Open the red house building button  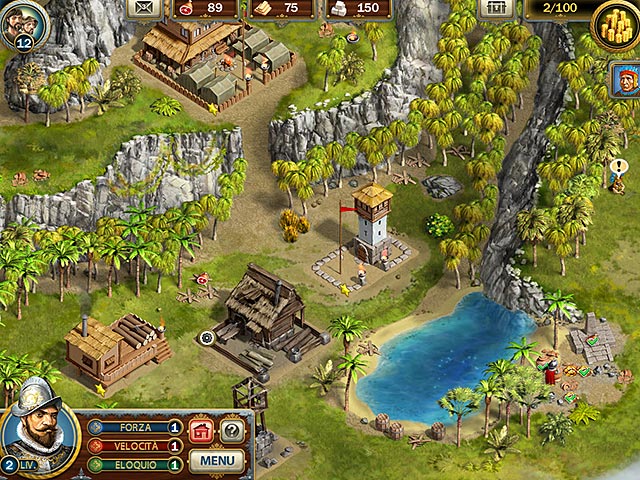[201, 431]
